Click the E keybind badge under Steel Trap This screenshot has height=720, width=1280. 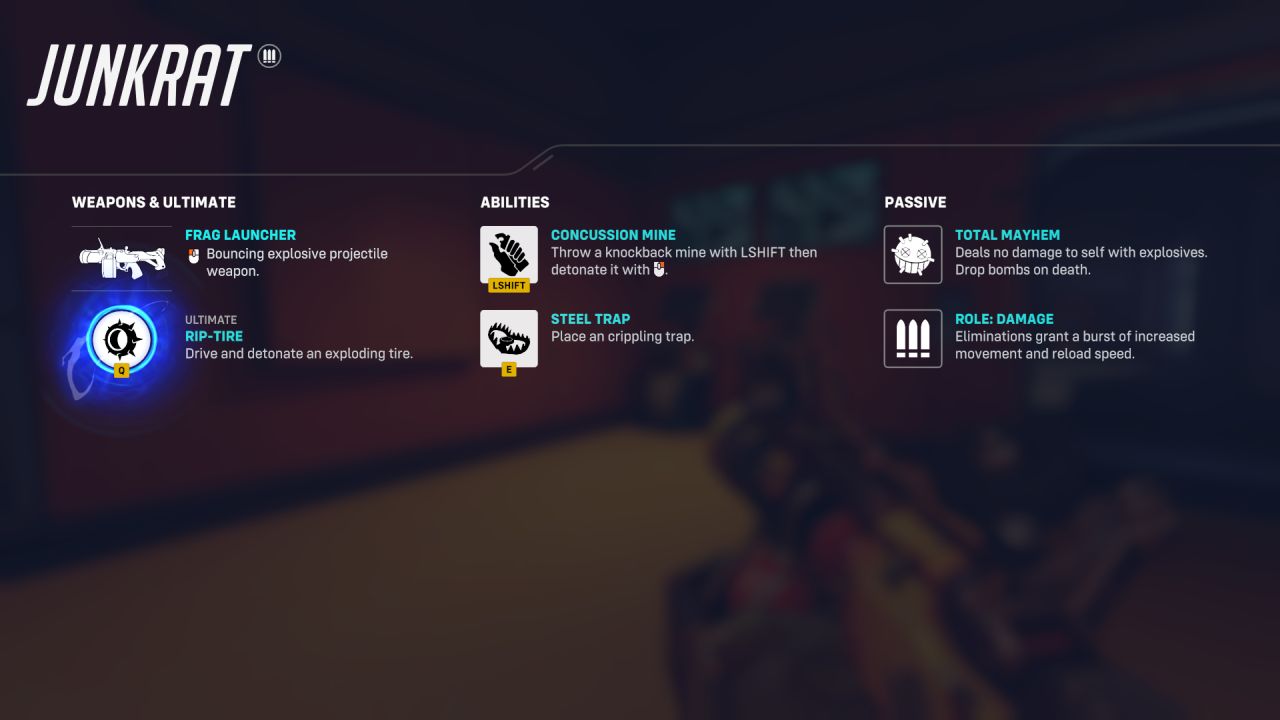(507, 368)
